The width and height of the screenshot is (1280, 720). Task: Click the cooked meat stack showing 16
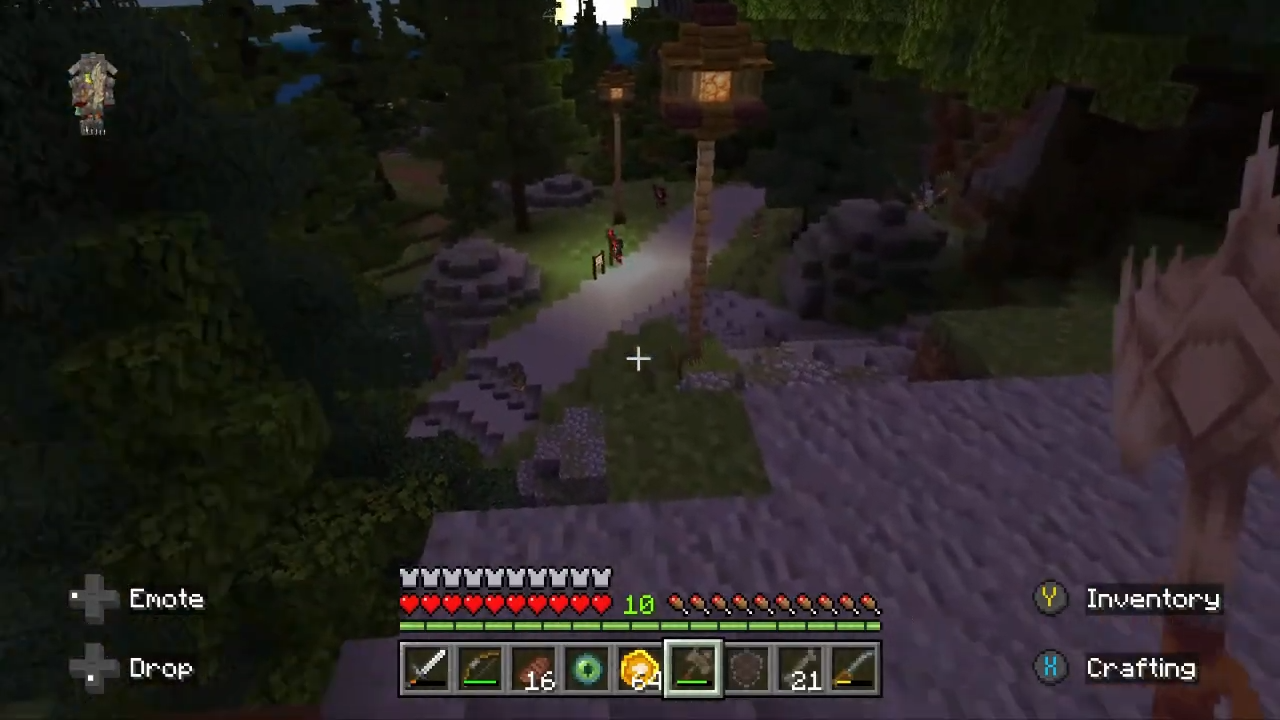click(535, 670)
